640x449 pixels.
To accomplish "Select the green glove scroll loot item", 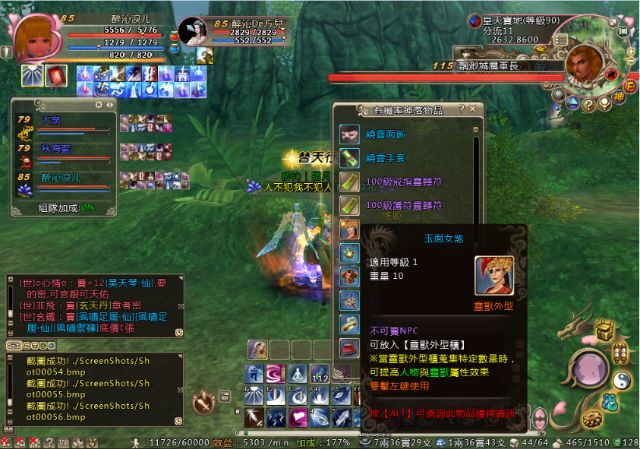I will [x=349, y=158].
